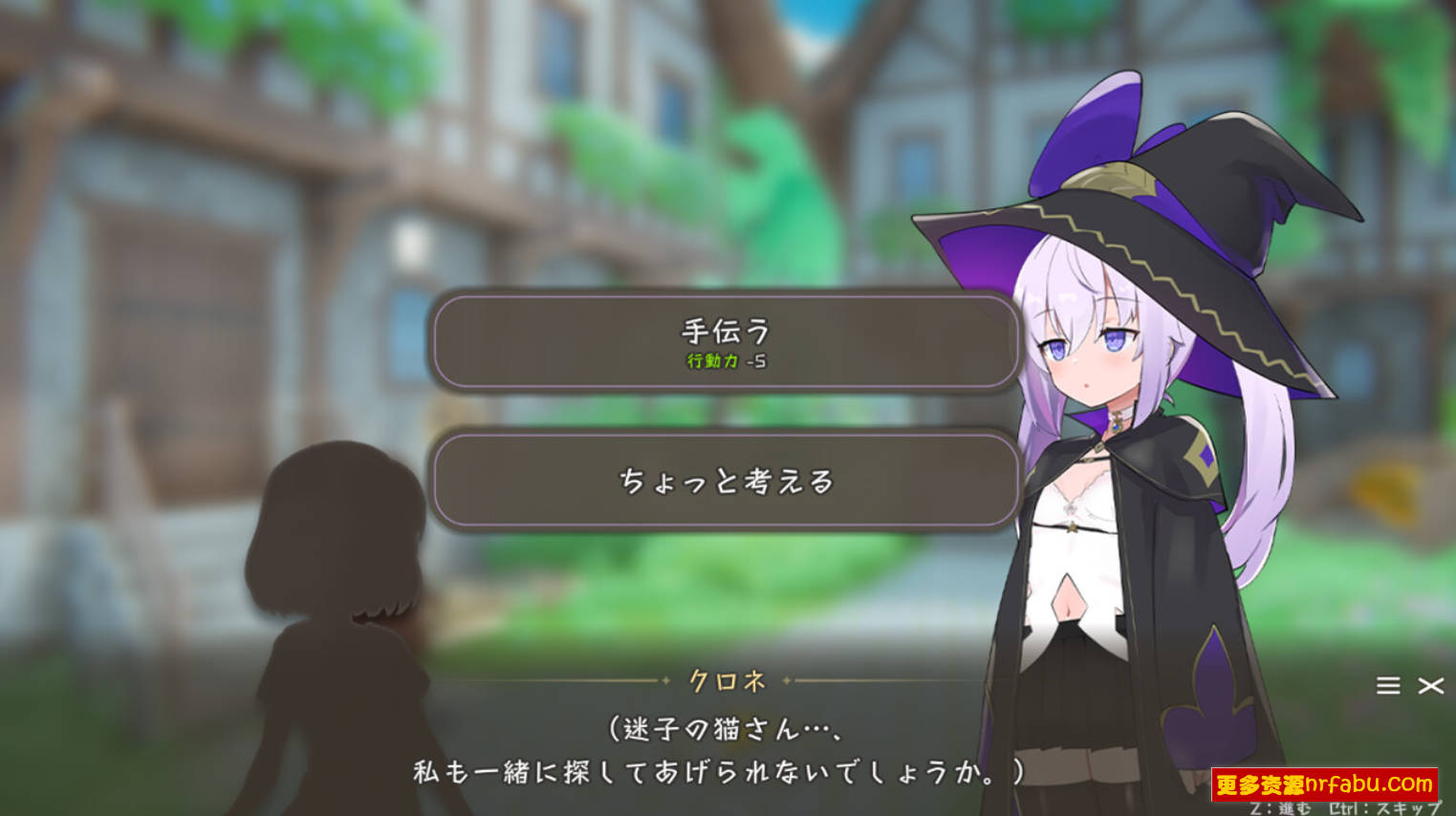Click the クロネ name plate
1456x816 pixels.
[728, 682]
